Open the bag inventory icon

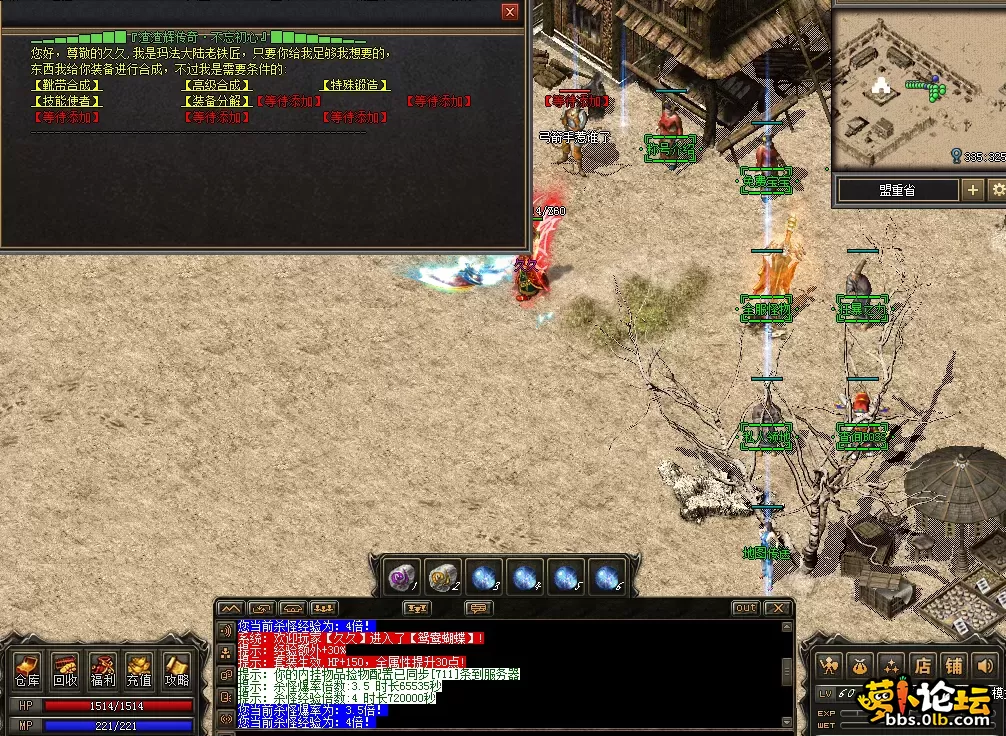pos(859,665)
